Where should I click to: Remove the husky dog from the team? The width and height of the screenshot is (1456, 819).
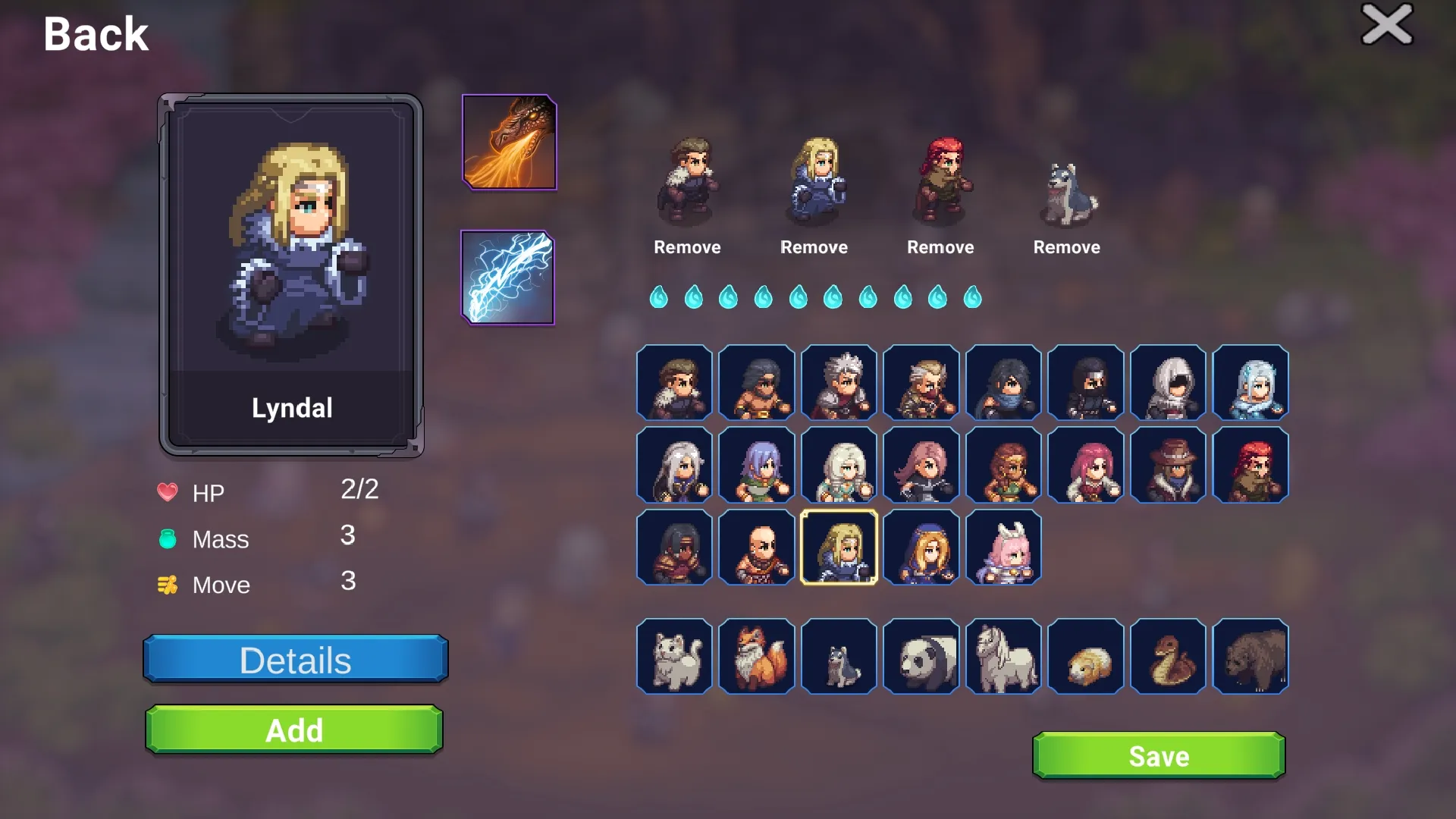[1066, 247]
